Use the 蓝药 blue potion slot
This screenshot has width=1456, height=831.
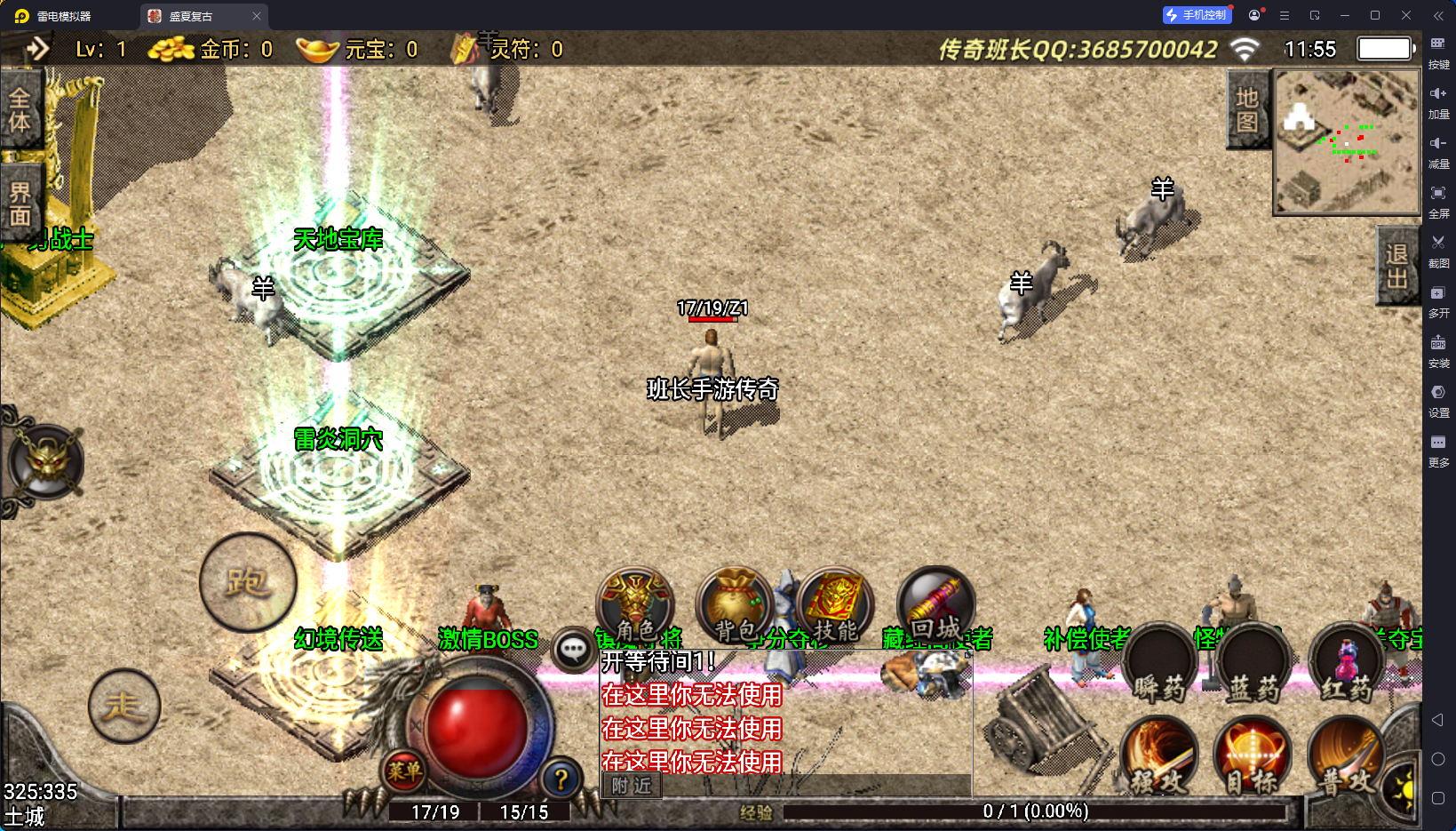click(x=1253, y=668)
